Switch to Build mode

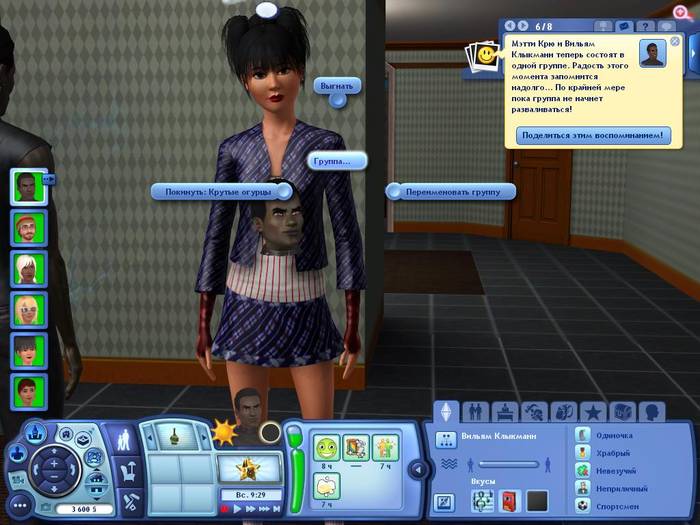(x=129, y=502)
